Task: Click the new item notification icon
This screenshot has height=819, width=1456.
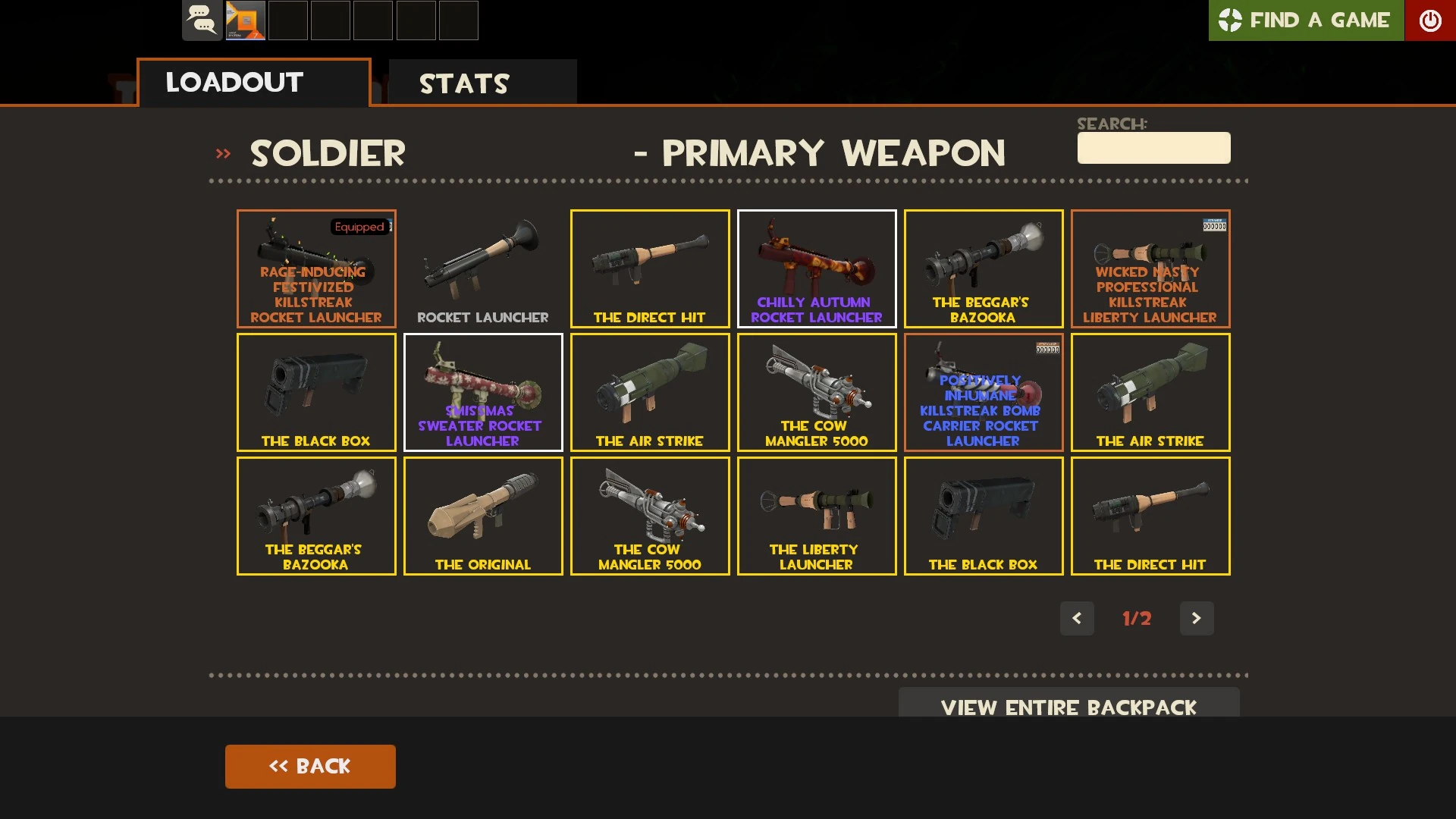Action: pos(244,20)
